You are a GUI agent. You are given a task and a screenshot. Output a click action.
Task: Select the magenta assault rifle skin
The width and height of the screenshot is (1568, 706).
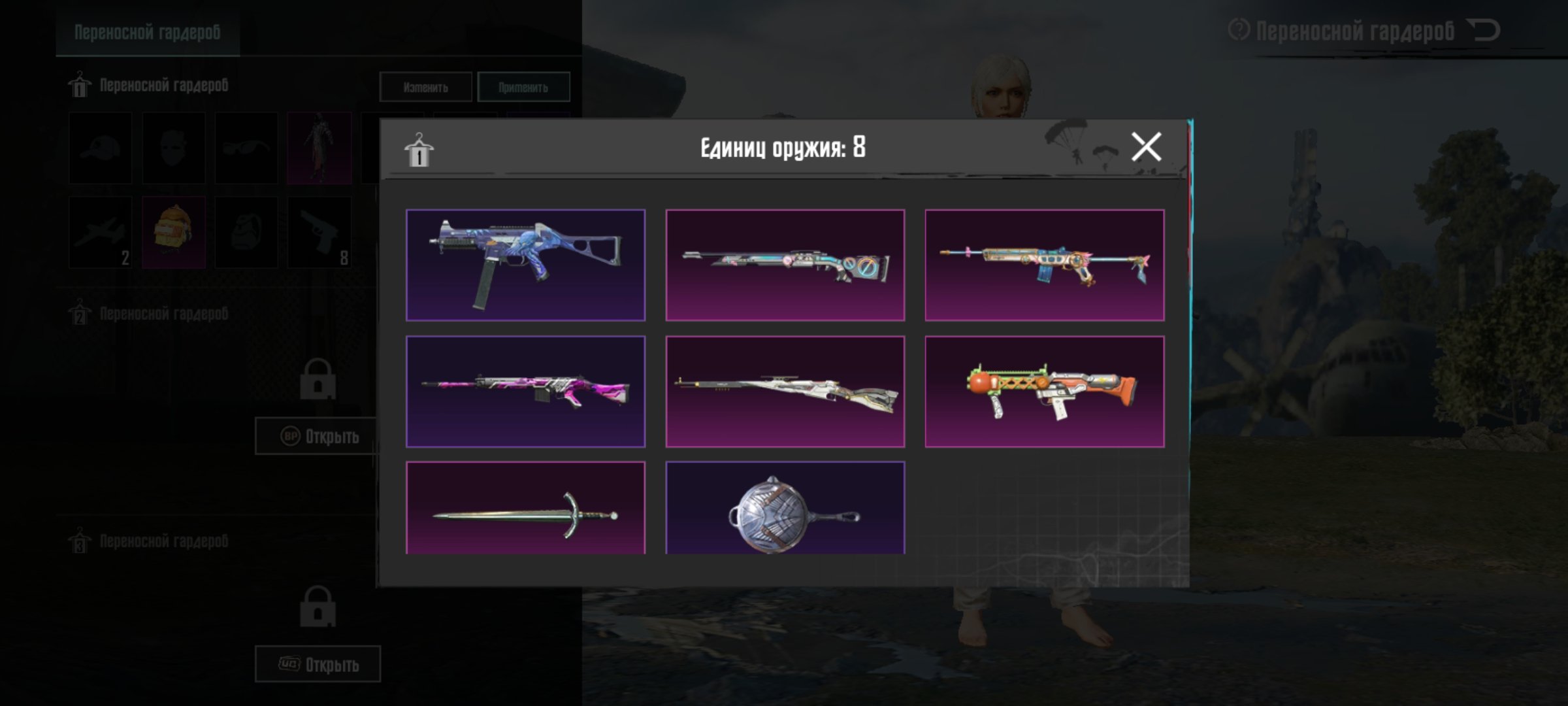click(x=525, y=391)
